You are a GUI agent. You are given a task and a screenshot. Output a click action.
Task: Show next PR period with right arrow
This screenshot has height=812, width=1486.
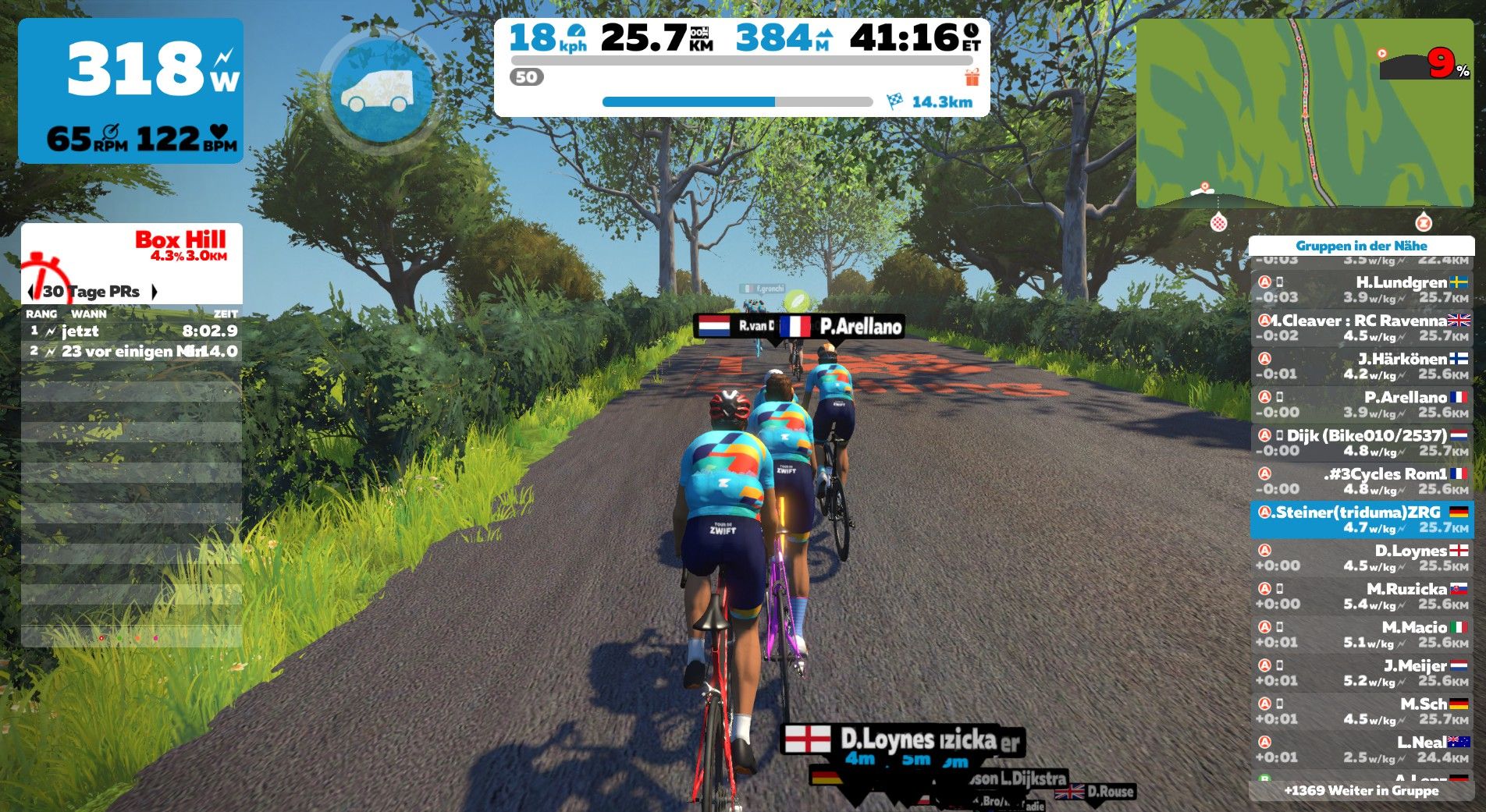(155, 292)
